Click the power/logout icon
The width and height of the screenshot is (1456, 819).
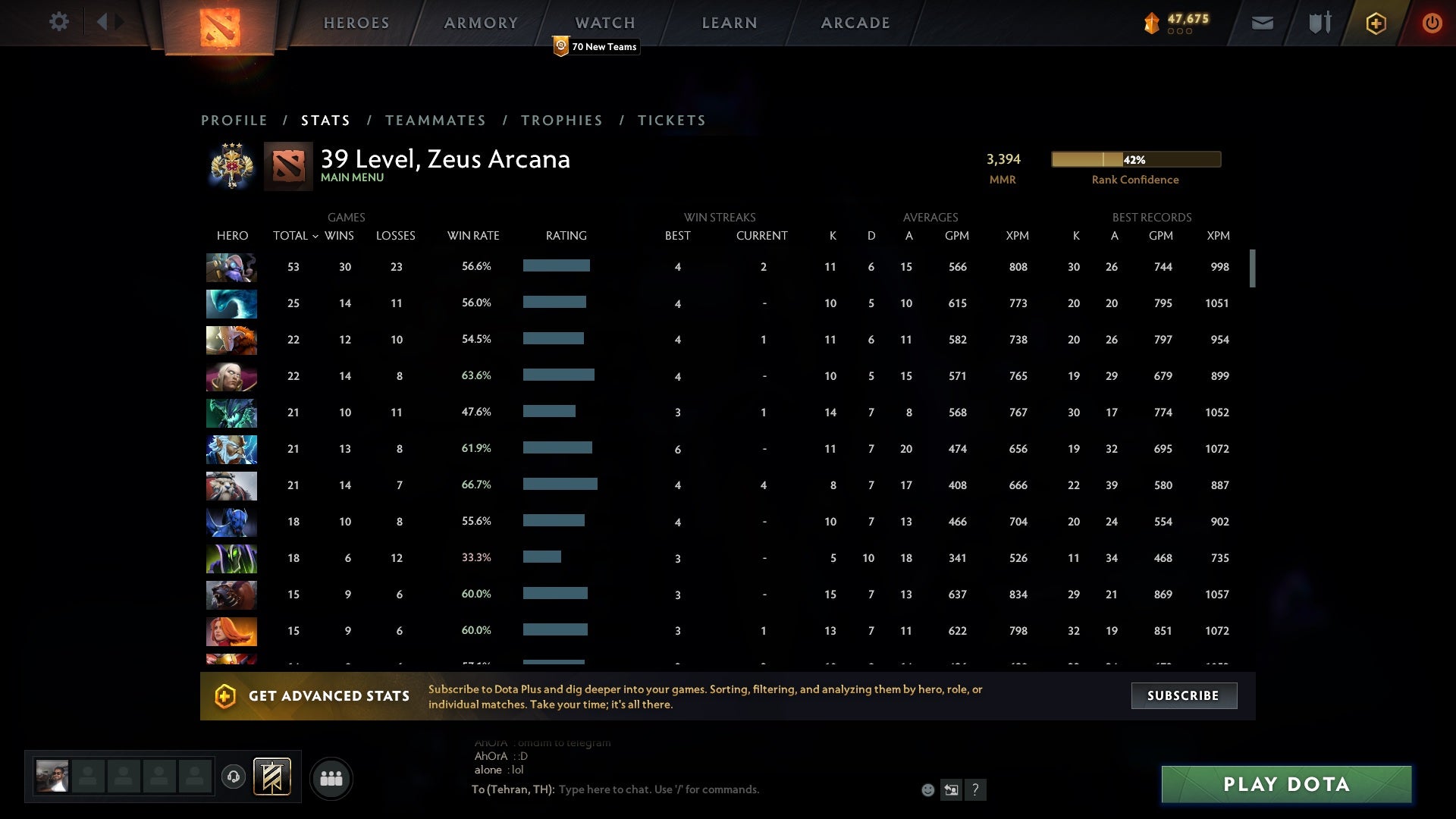pos(1432,23)
